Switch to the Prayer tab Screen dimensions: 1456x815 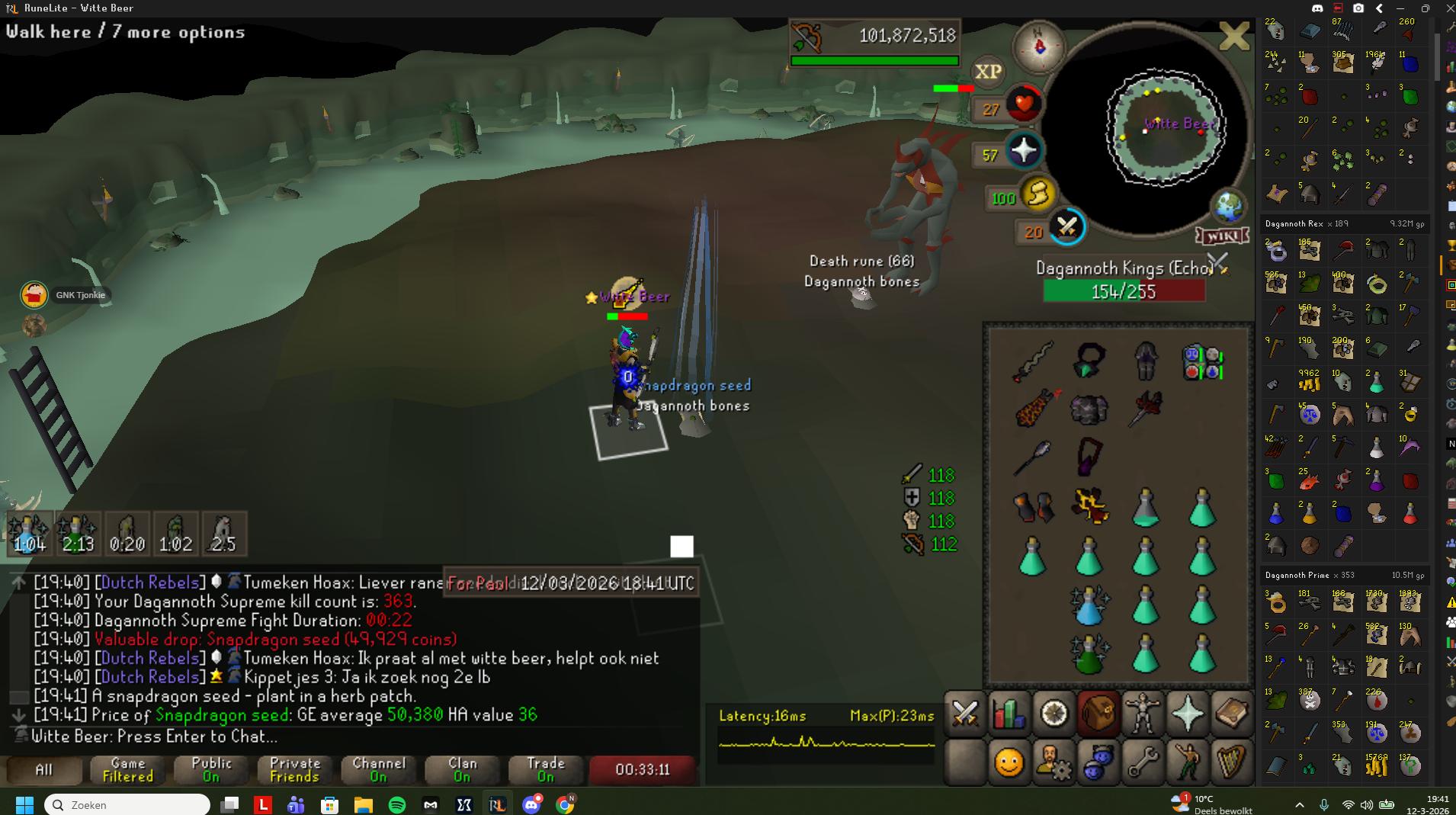pos(1188,714)
